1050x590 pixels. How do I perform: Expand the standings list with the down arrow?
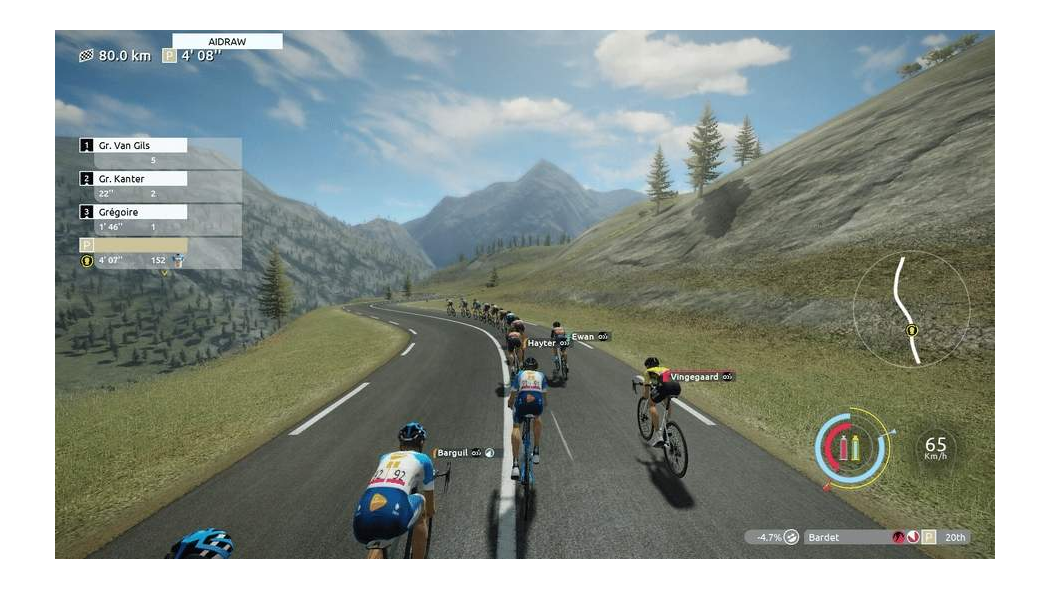(x=164, y=272)
